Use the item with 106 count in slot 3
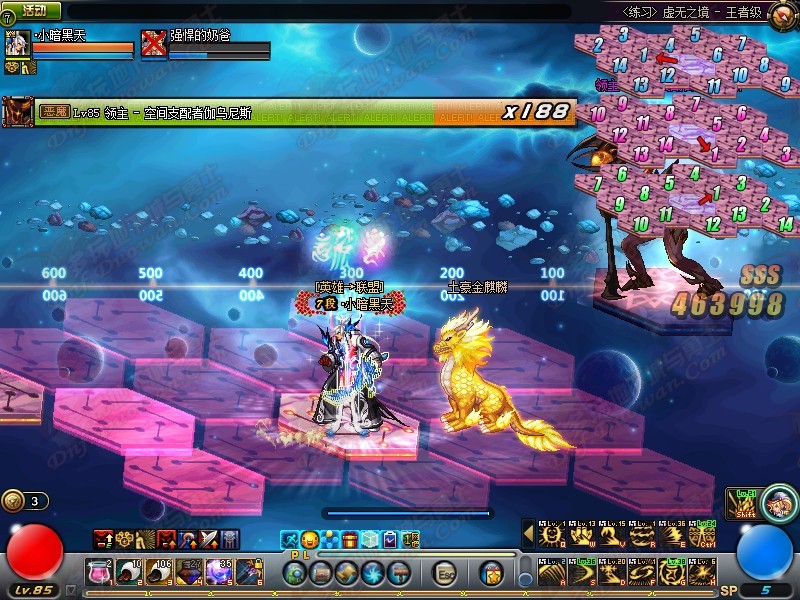This screenshot has width=800, height=600. click(159, 573)
